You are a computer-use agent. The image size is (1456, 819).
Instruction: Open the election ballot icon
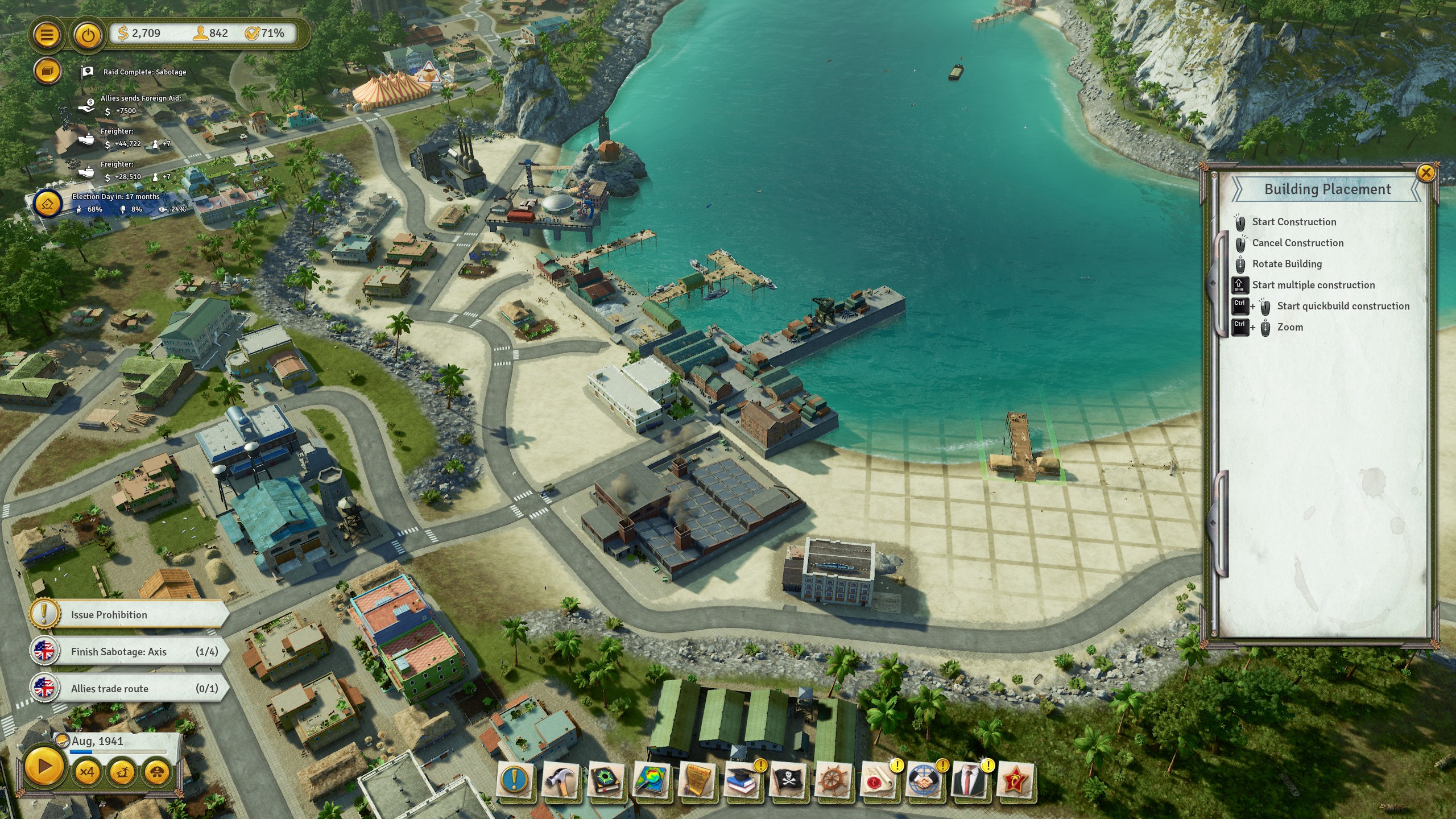[x=47, y=203]
